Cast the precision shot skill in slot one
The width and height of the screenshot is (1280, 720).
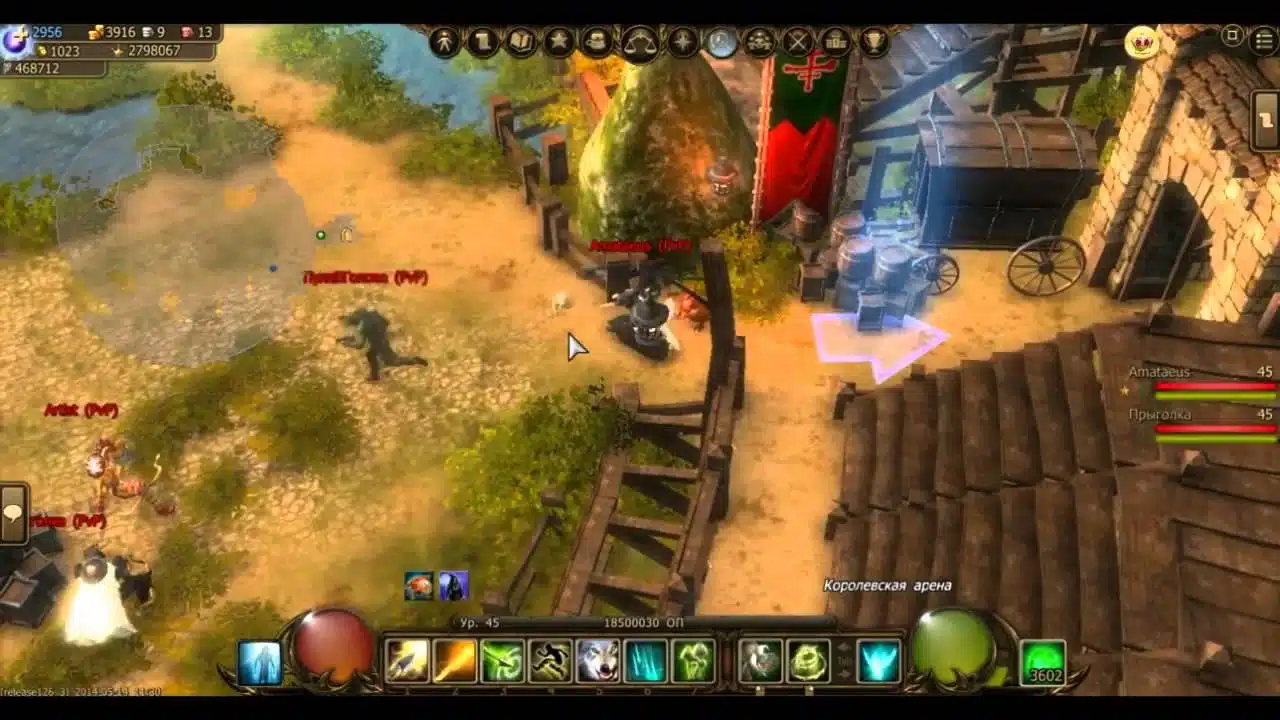point(406,659)
